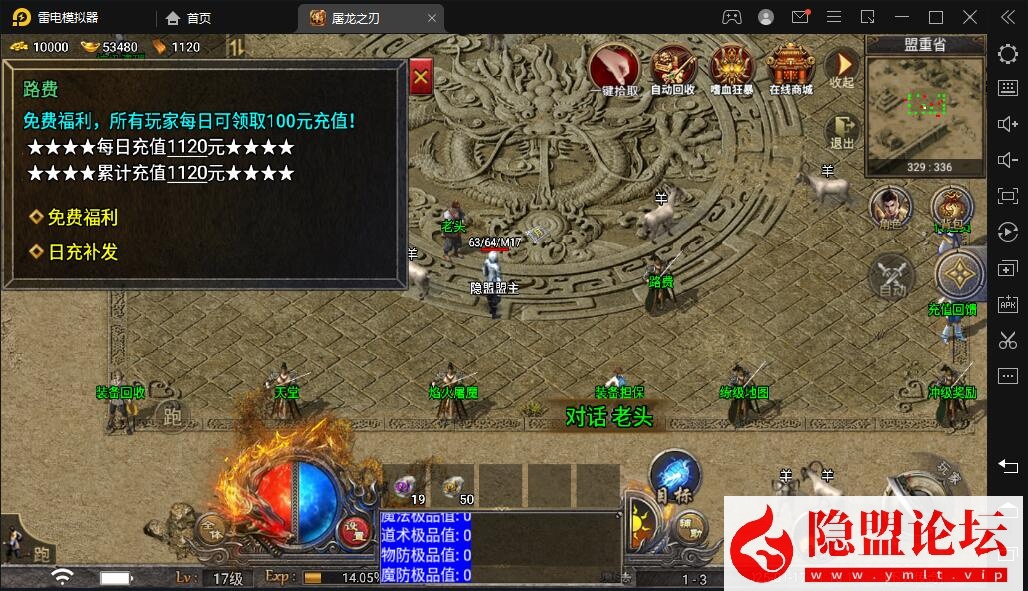The image size is (1028, 591).
Task: Use the hotbar item with count 50
Action: (x=454, y=486)
